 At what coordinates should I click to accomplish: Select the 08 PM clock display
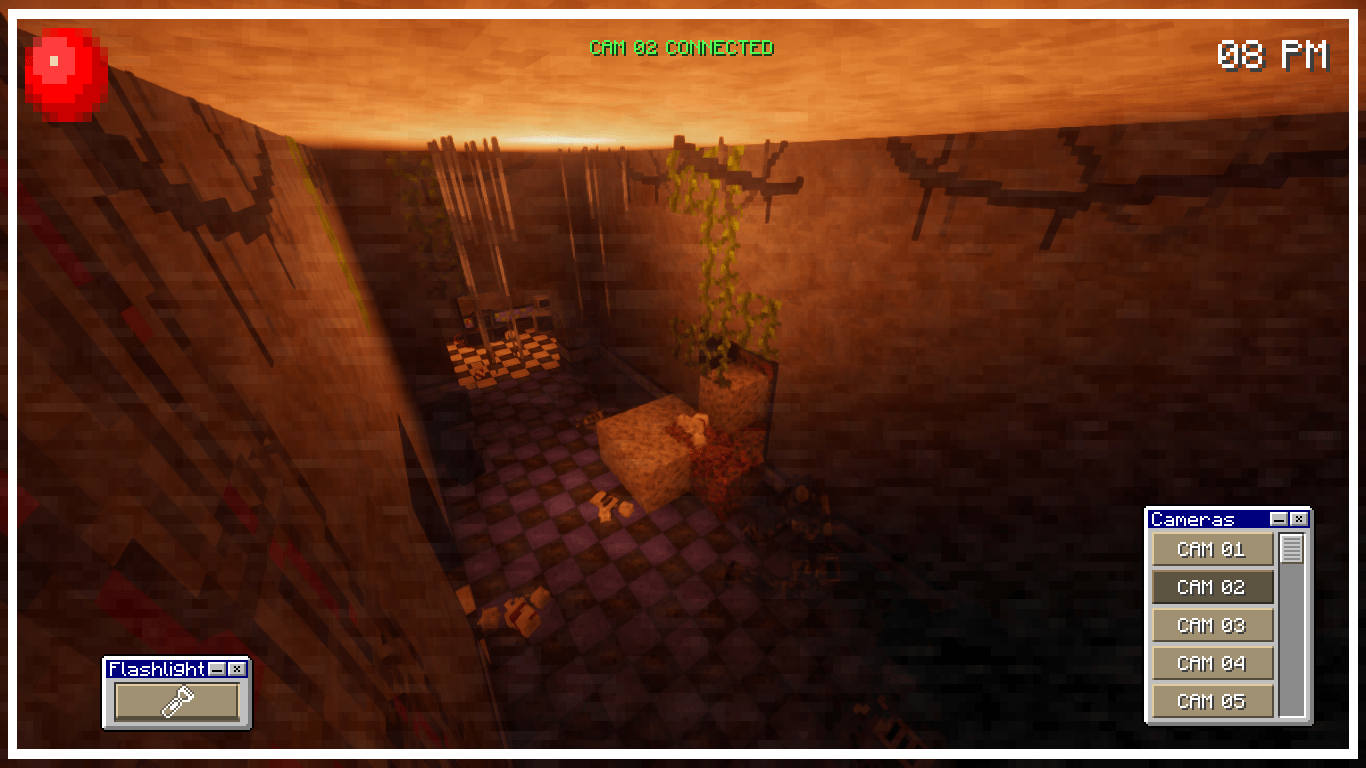coord(1273,55)
